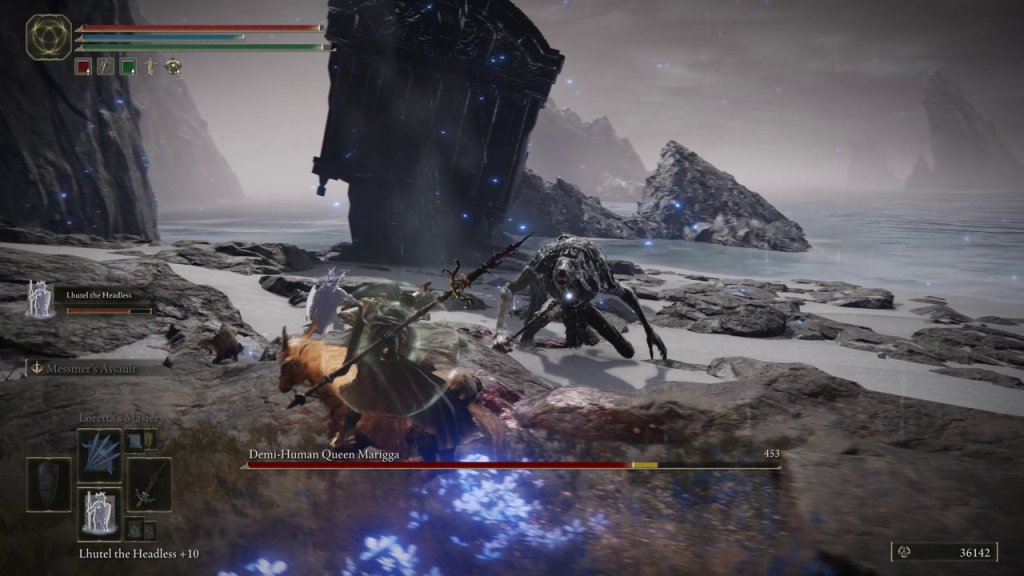Screen dimensions: 1024x576
Task: Click the great rune emblem icon
Action: click(x=46, y=37)
